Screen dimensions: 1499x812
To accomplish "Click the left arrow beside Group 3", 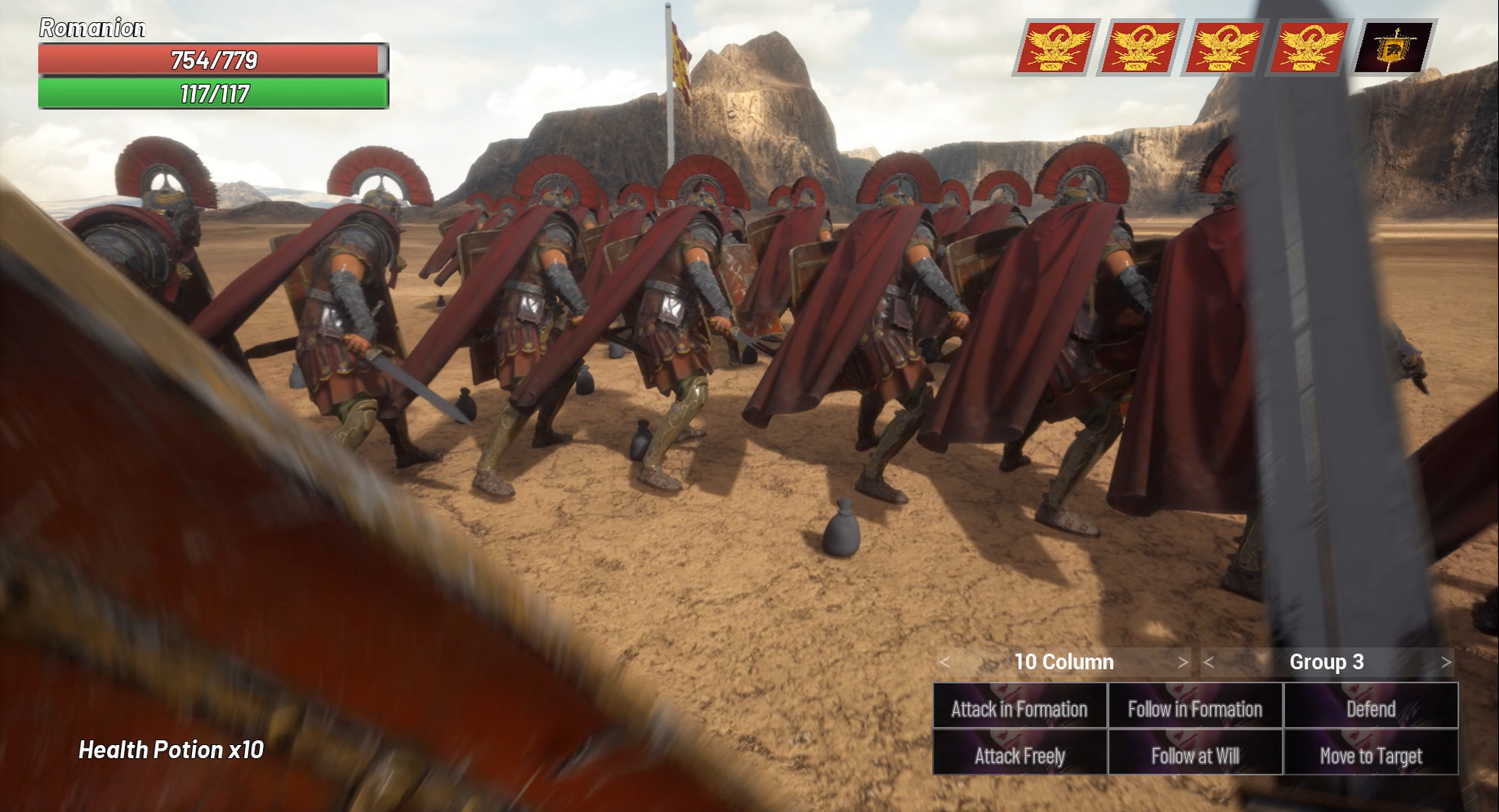I will [x=1207, y=662].
